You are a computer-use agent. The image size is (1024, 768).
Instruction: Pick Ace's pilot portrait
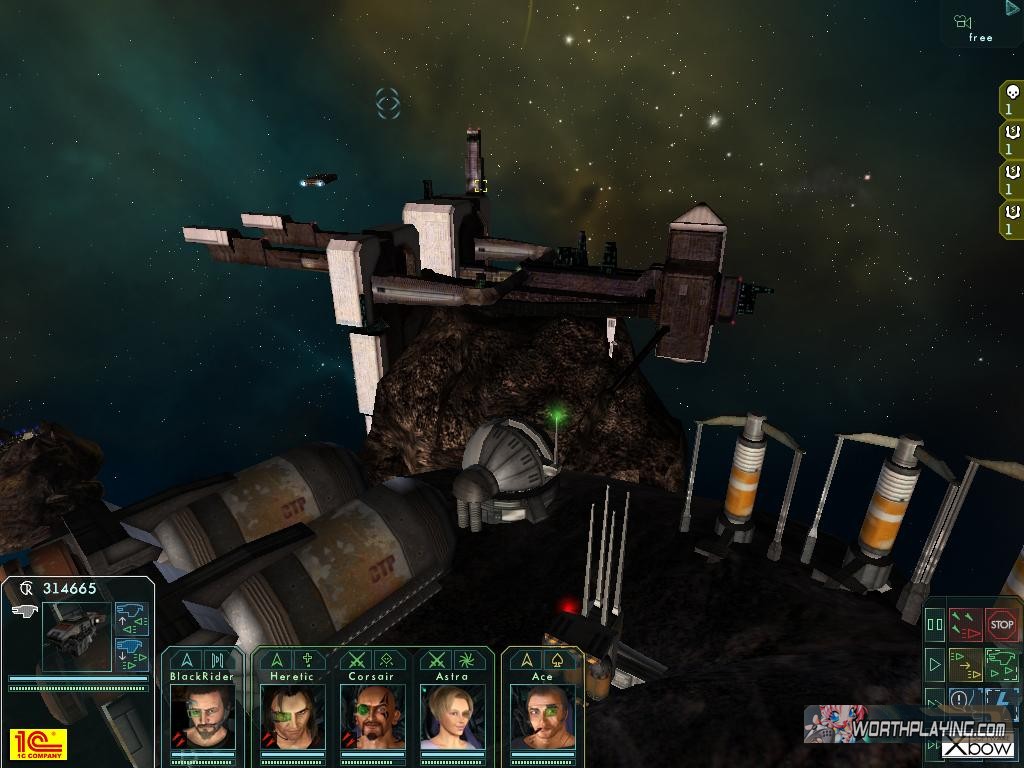542,716
